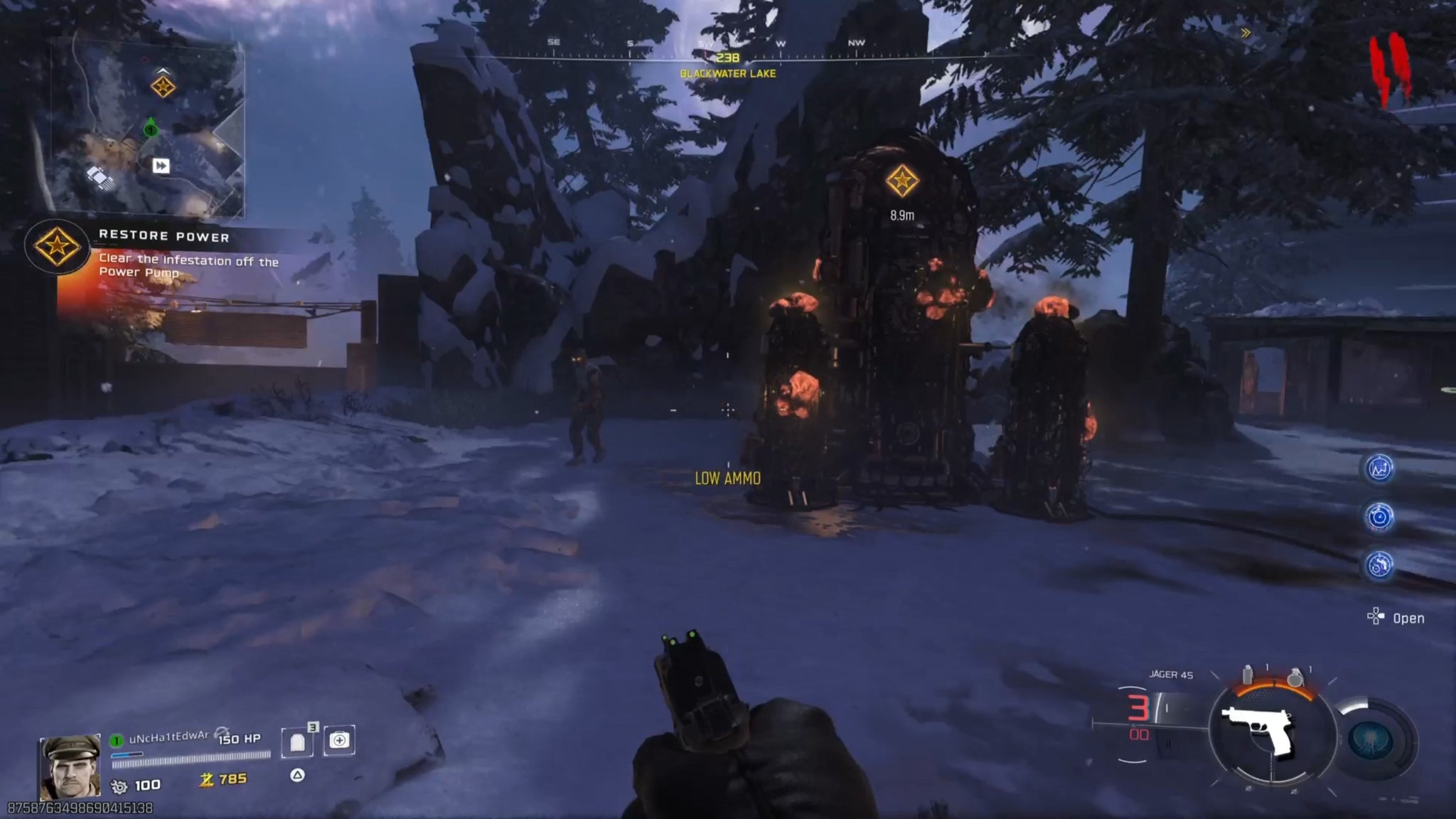Click the Blackwater Lake compass bar
1456x819 pixels.
click(727, 58)
